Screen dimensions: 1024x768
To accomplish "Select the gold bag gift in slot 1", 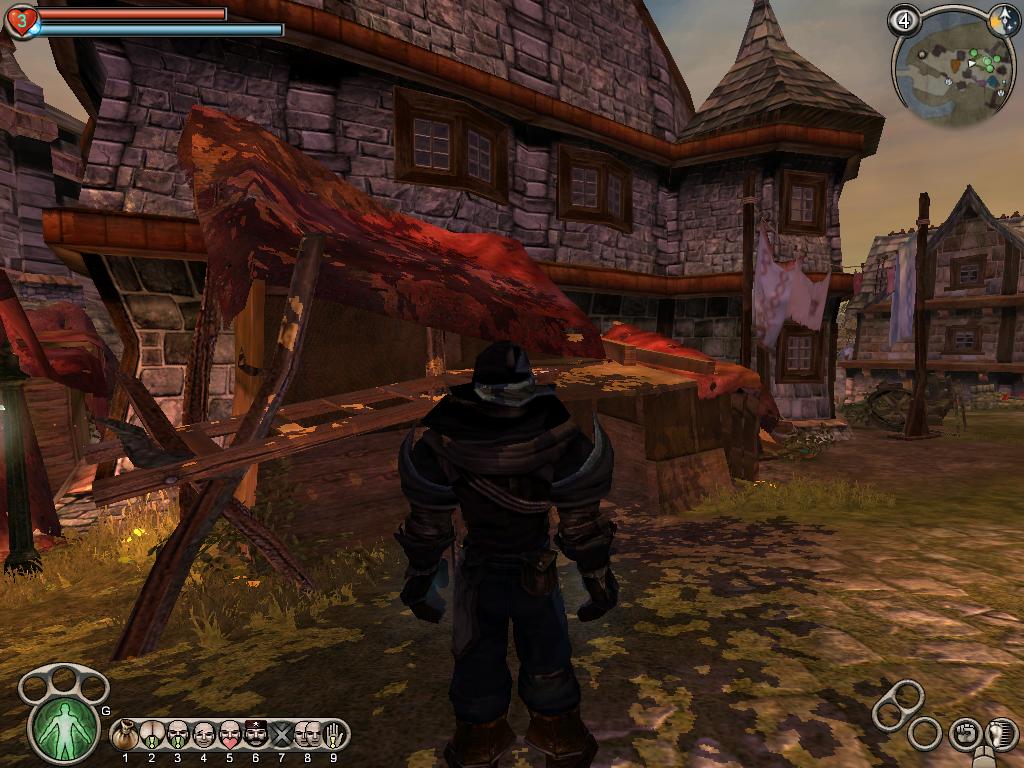I will (x=126, y=735).
